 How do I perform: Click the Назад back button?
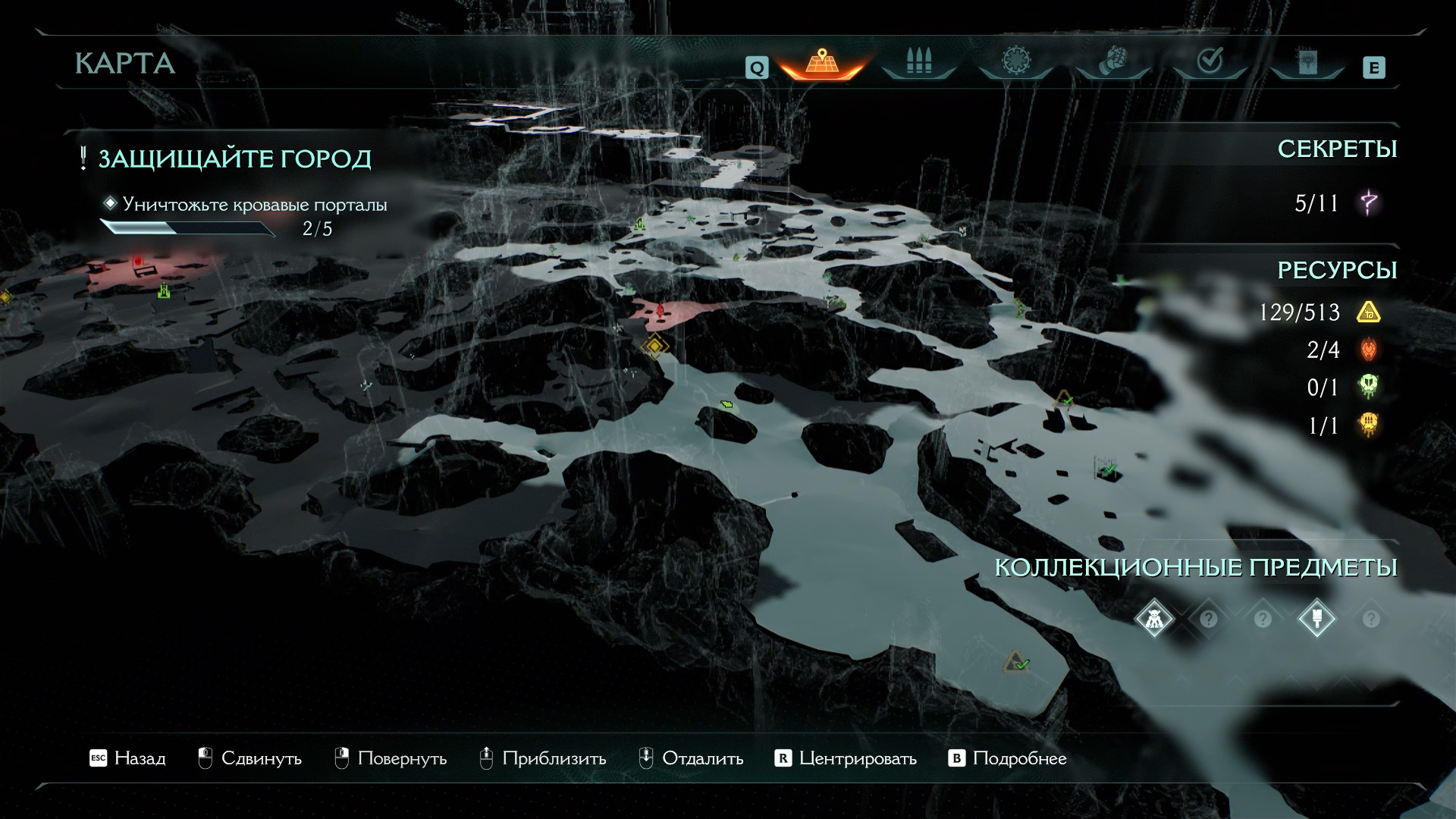tap(128, 758)
